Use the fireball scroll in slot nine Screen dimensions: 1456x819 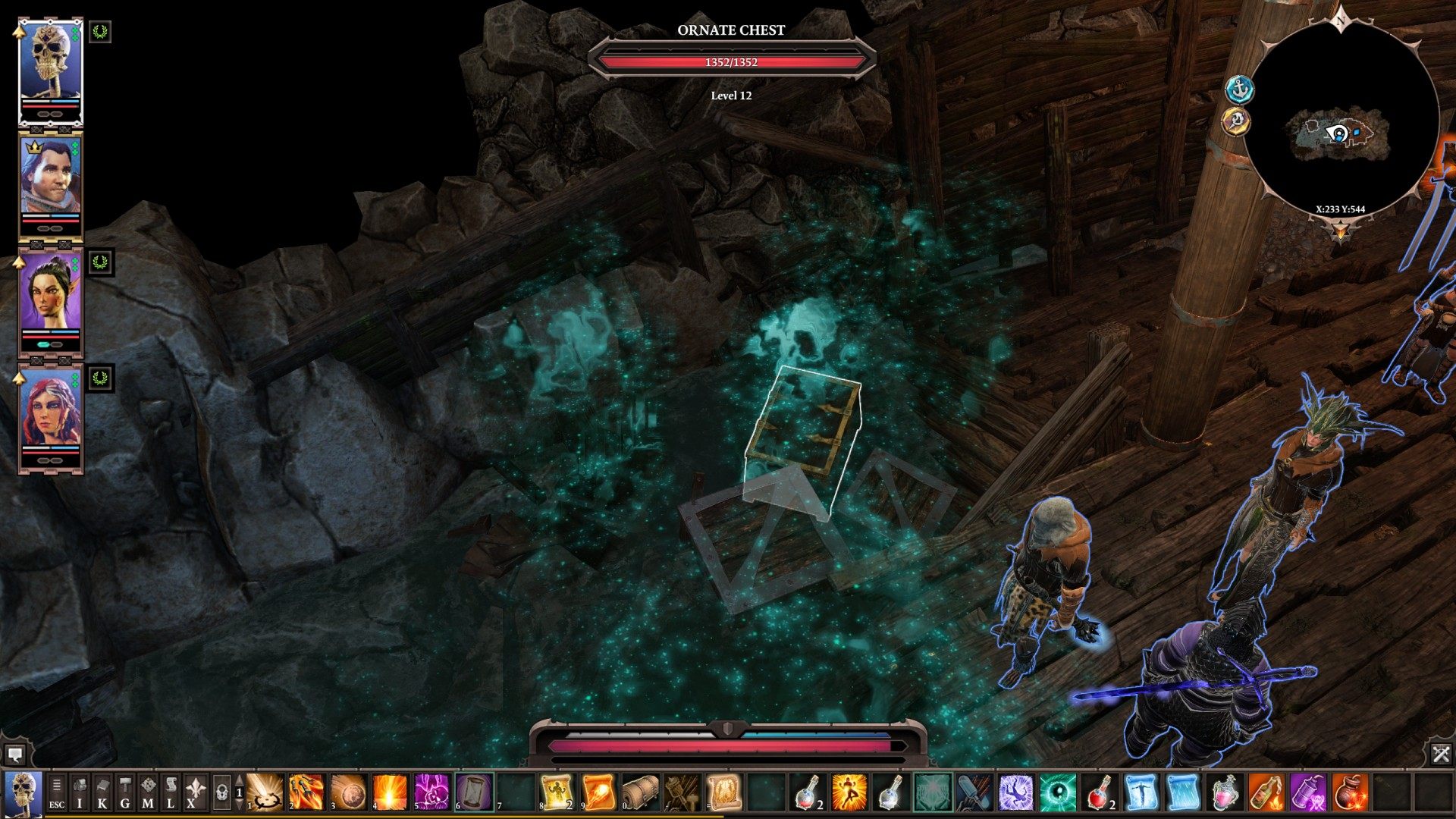[599, 792]
